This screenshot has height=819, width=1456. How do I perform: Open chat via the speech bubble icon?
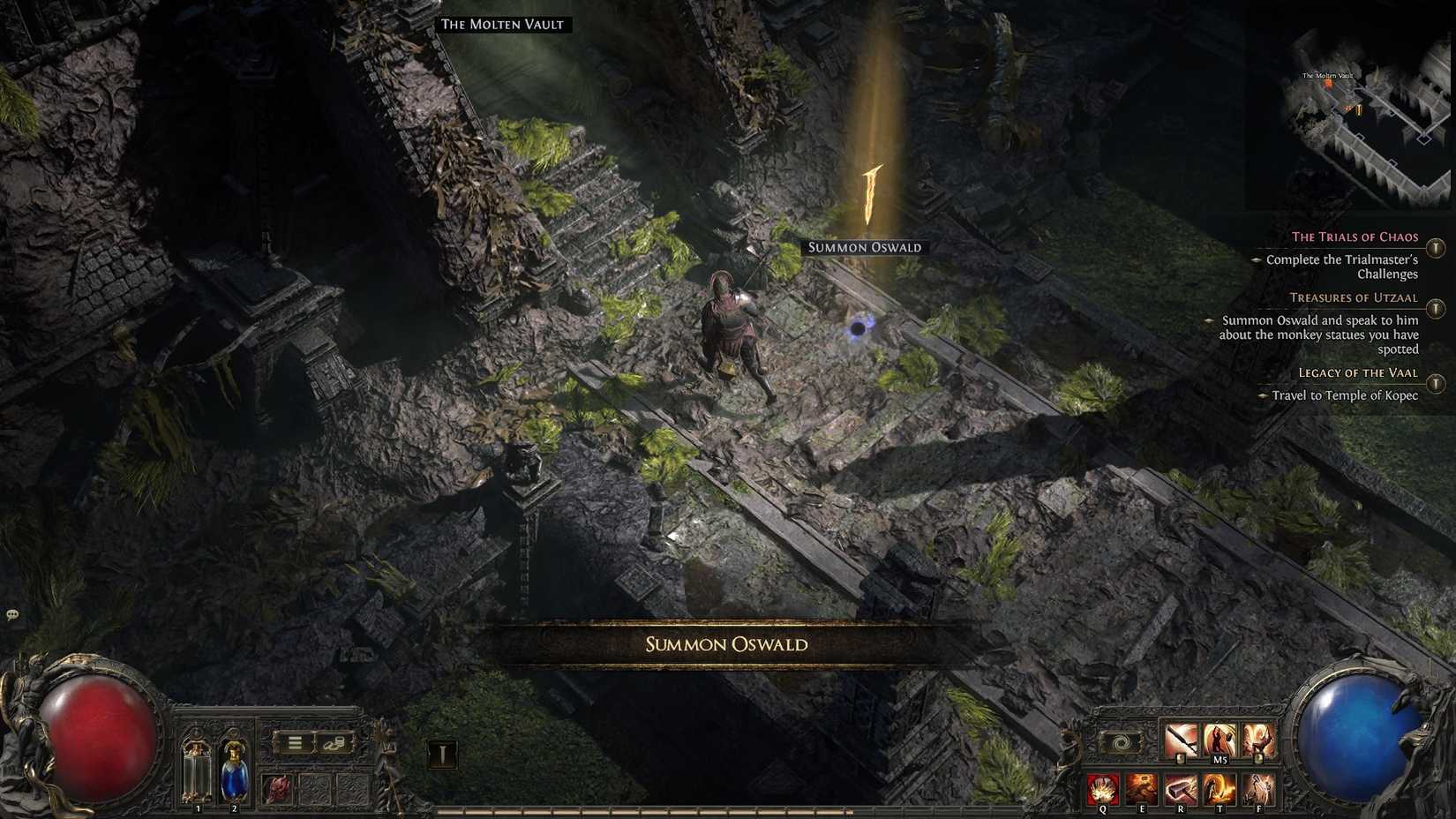point(12,612)
